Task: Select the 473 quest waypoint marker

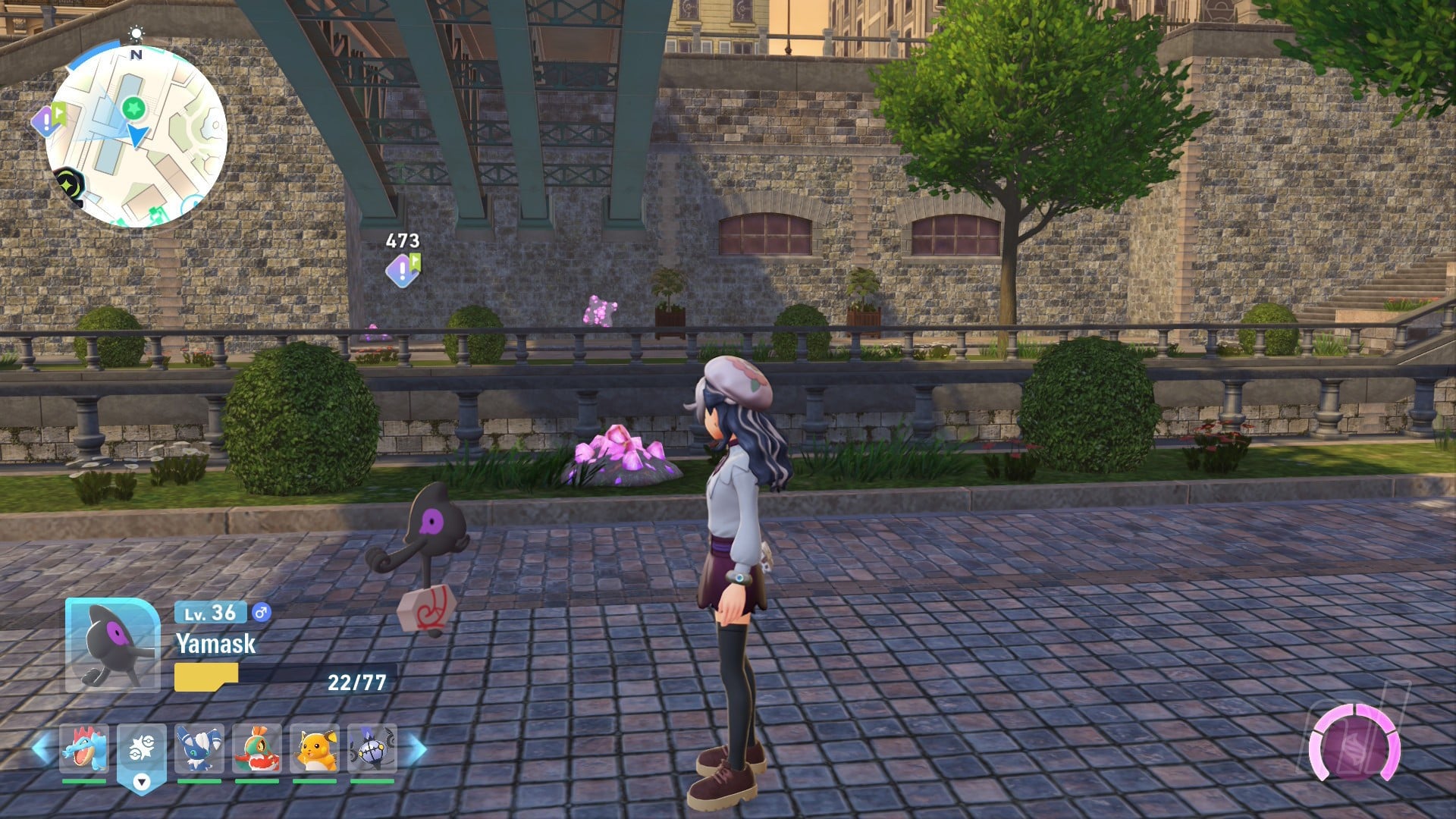Action: pyautogui.click(x=402, y=269)
